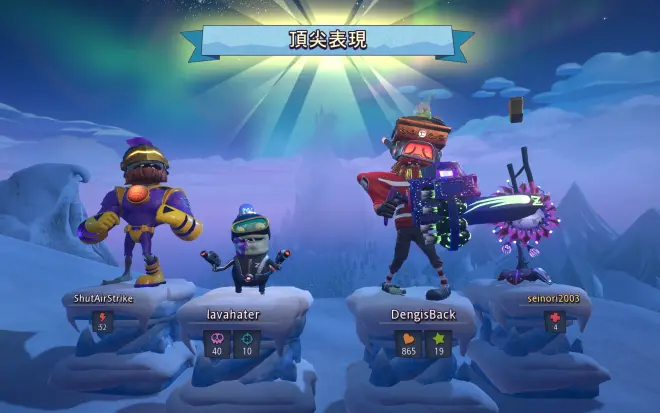Viewport: 660px width, 413px height.
Task: Click the green star icon under DengisBack
Action: point(437,339)
